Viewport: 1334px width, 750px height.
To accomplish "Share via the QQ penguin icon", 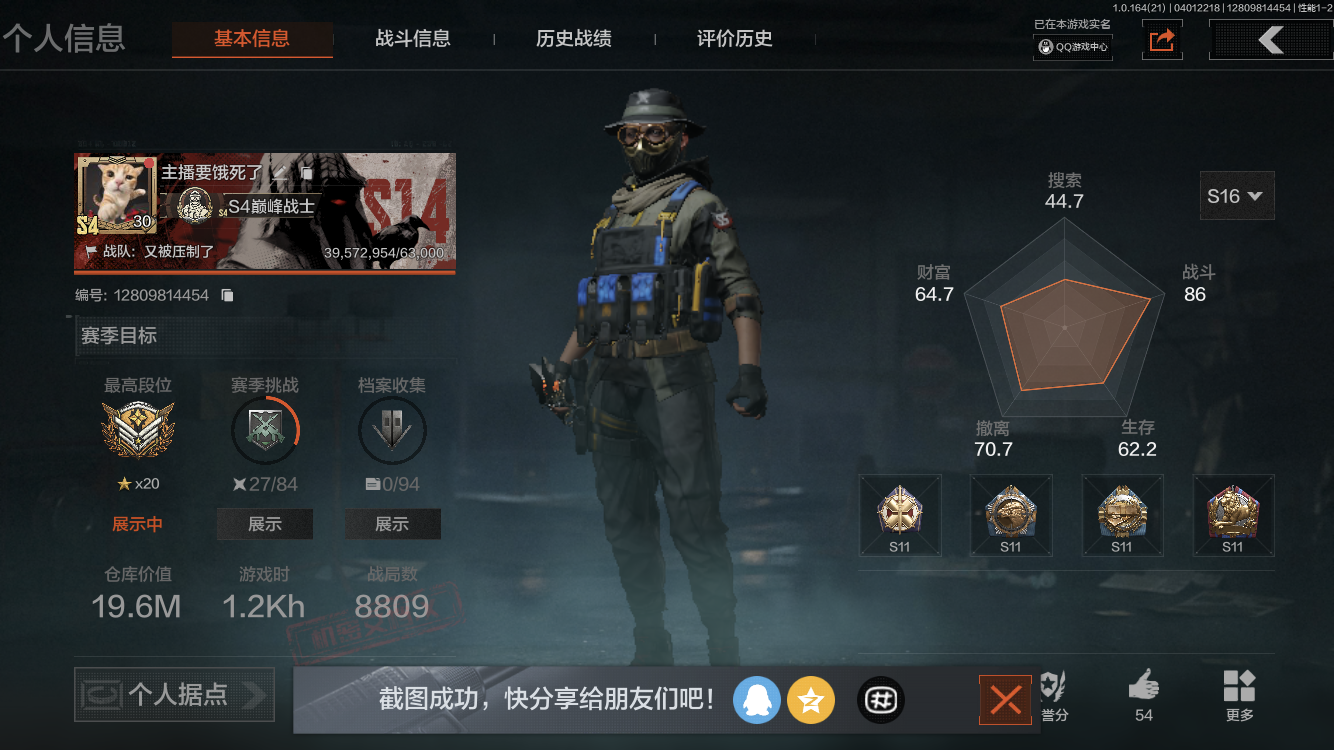I will 757,700.
